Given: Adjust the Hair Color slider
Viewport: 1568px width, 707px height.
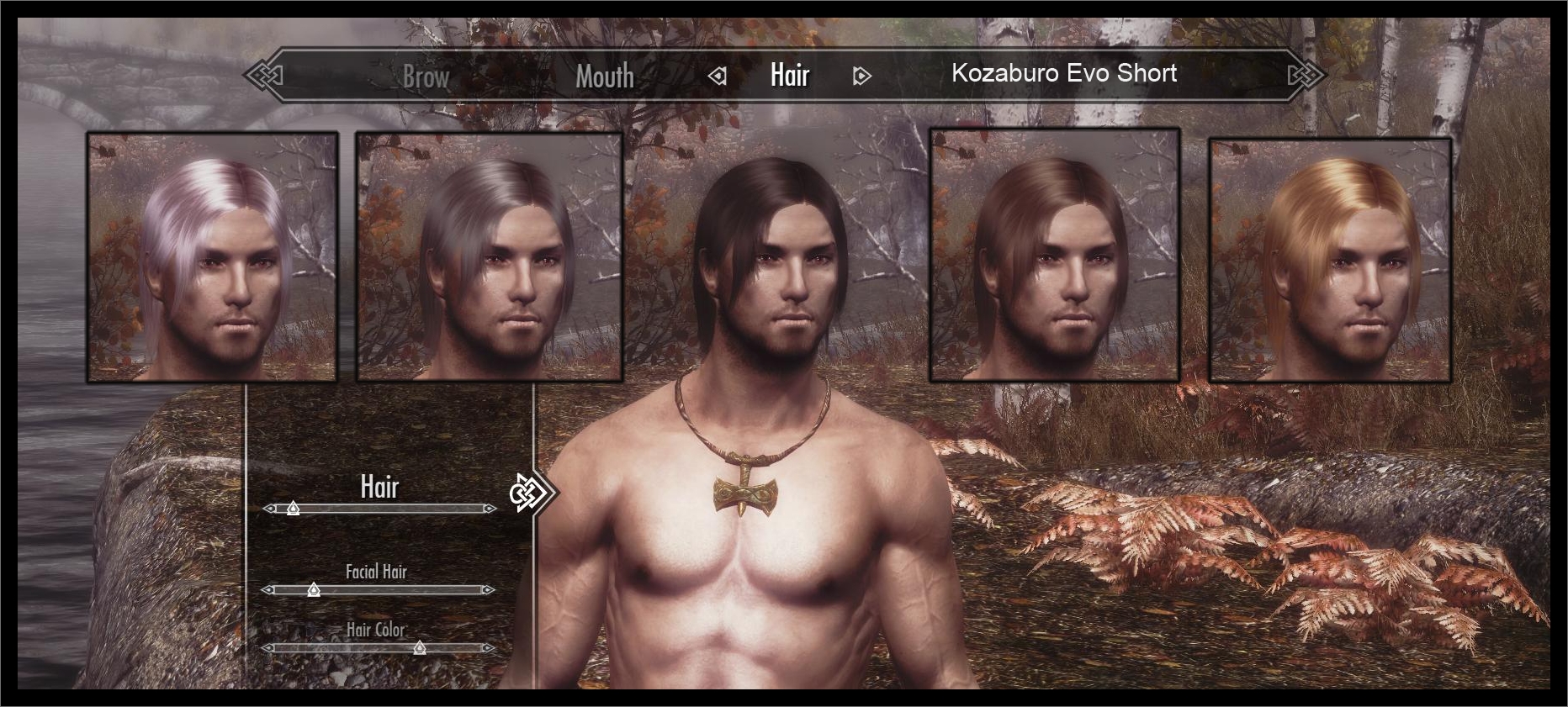Looking at the screenshot, I should tap(419, 647).
